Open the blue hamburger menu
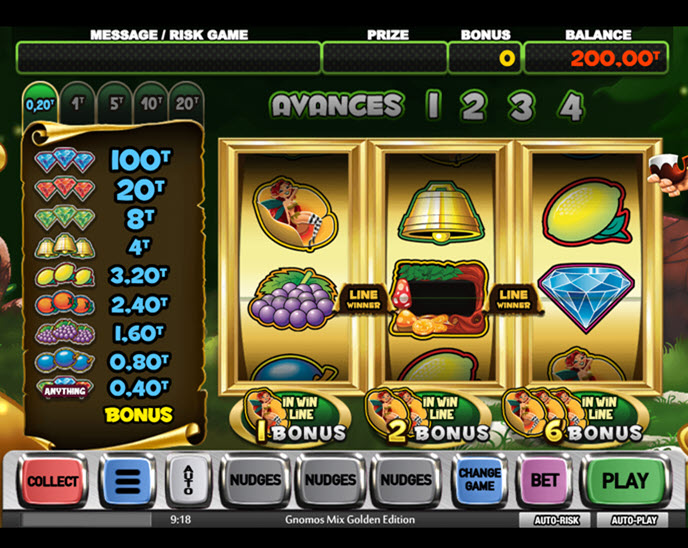The image size is (688, 548). point(127,480)
